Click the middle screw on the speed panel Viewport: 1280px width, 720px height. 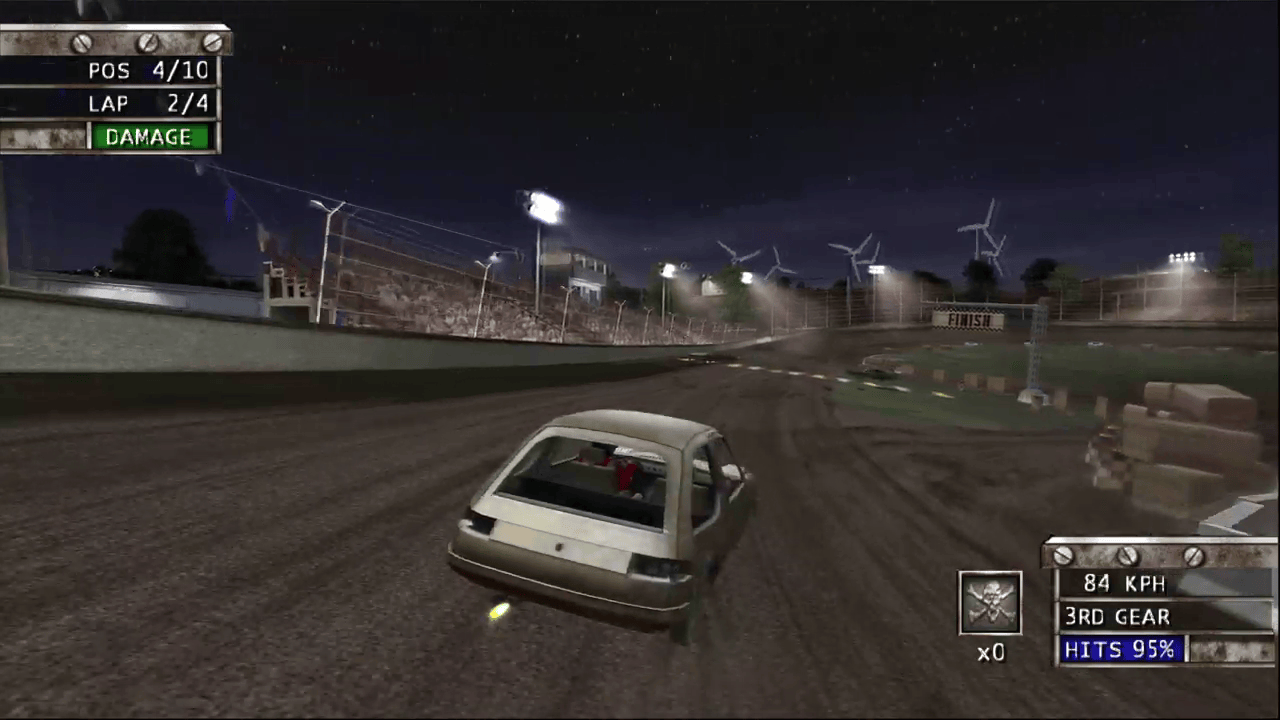click(x=1126, y=554)
